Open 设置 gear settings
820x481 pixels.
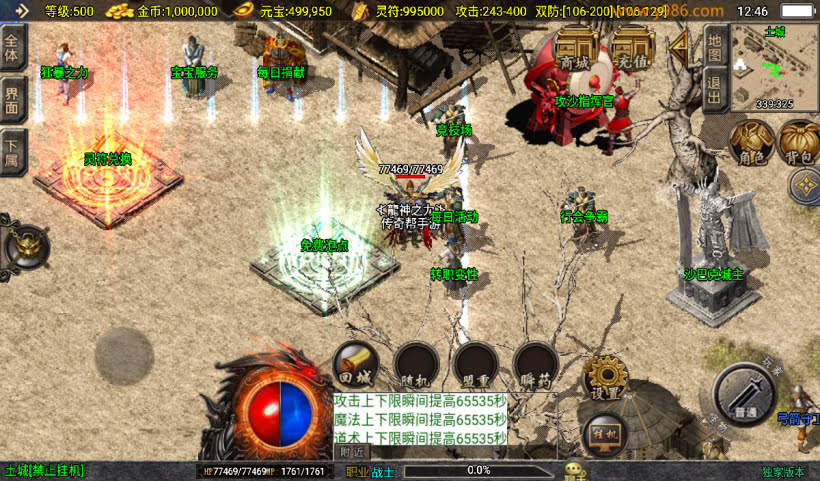605,378
